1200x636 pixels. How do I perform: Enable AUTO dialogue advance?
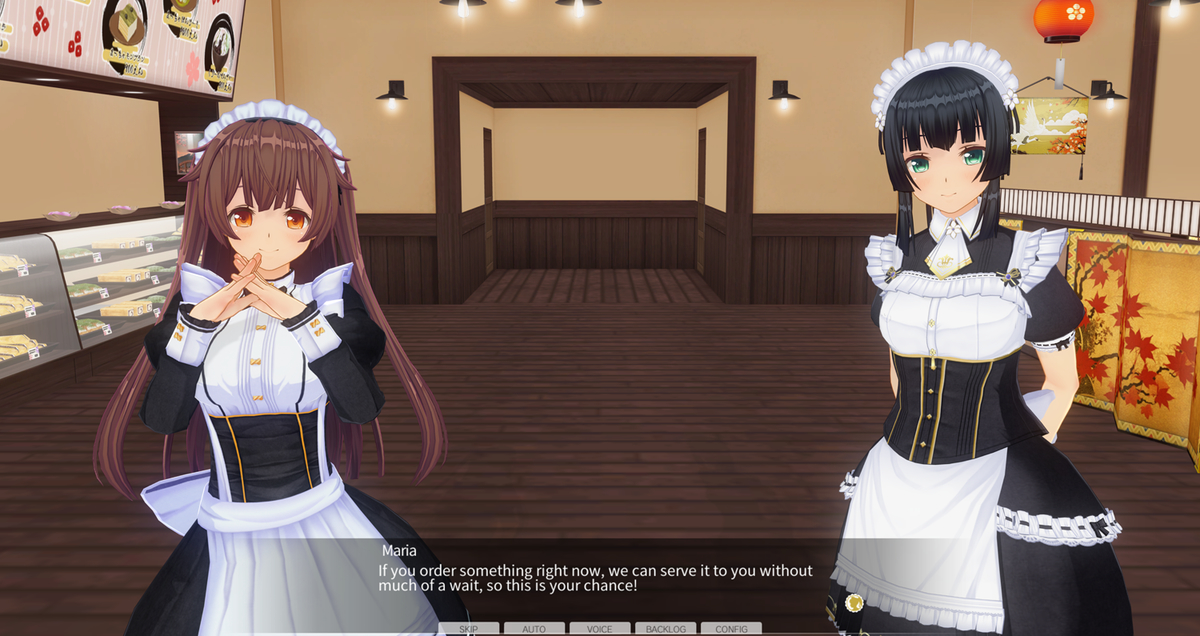point(534,628)
